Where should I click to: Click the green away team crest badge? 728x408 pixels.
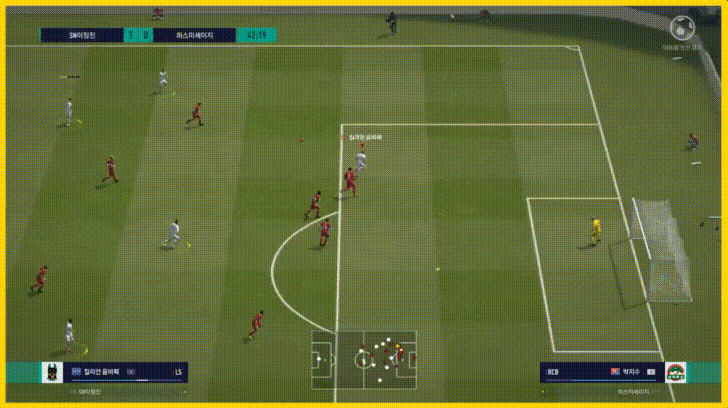[x=676, y=372]
